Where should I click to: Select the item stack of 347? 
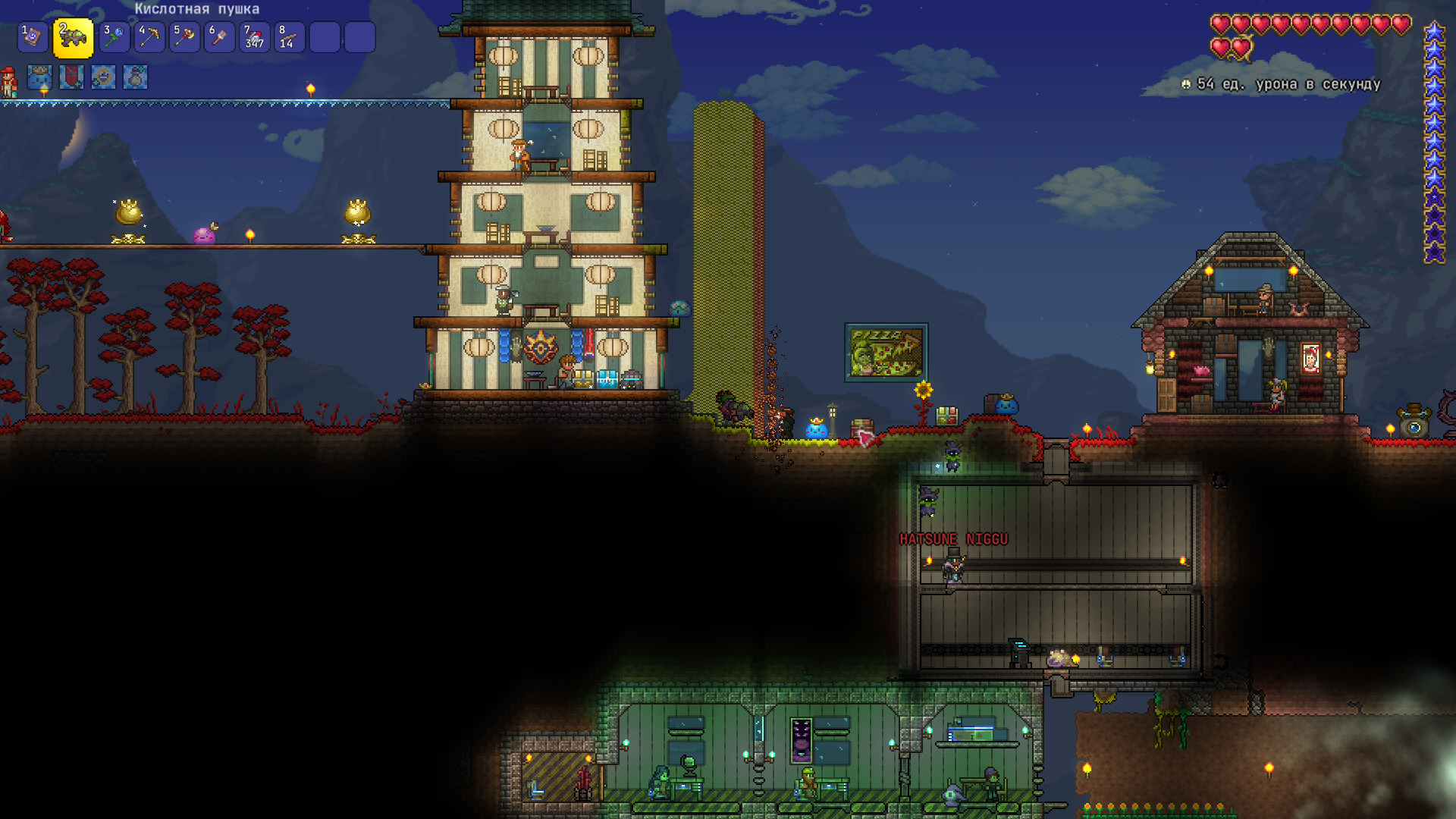tap(254, 37)
